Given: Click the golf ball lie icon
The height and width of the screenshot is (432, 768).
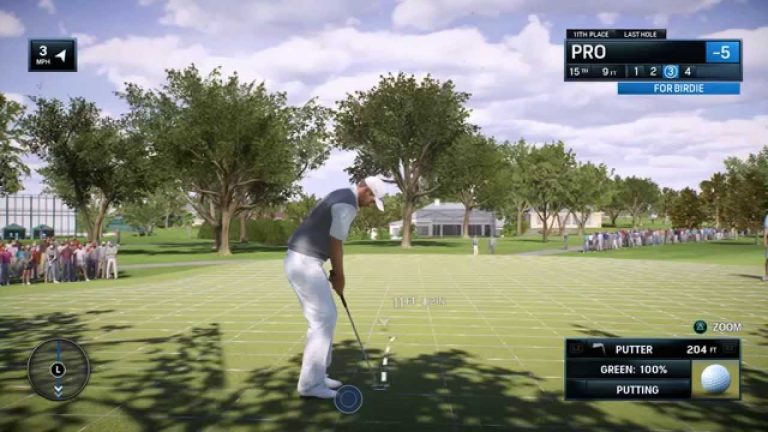Looking at the screenshot, I should click(x=715, y=379).
